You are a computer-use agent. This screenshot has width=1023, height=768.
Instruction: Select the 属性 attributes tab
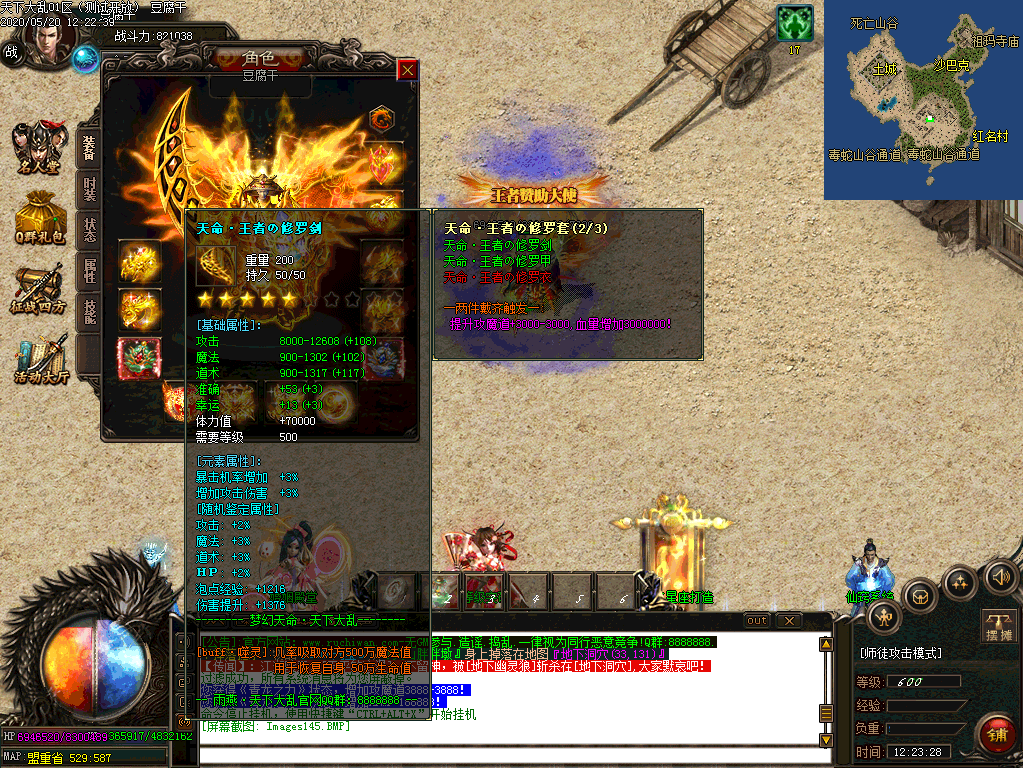pos(89,271)
